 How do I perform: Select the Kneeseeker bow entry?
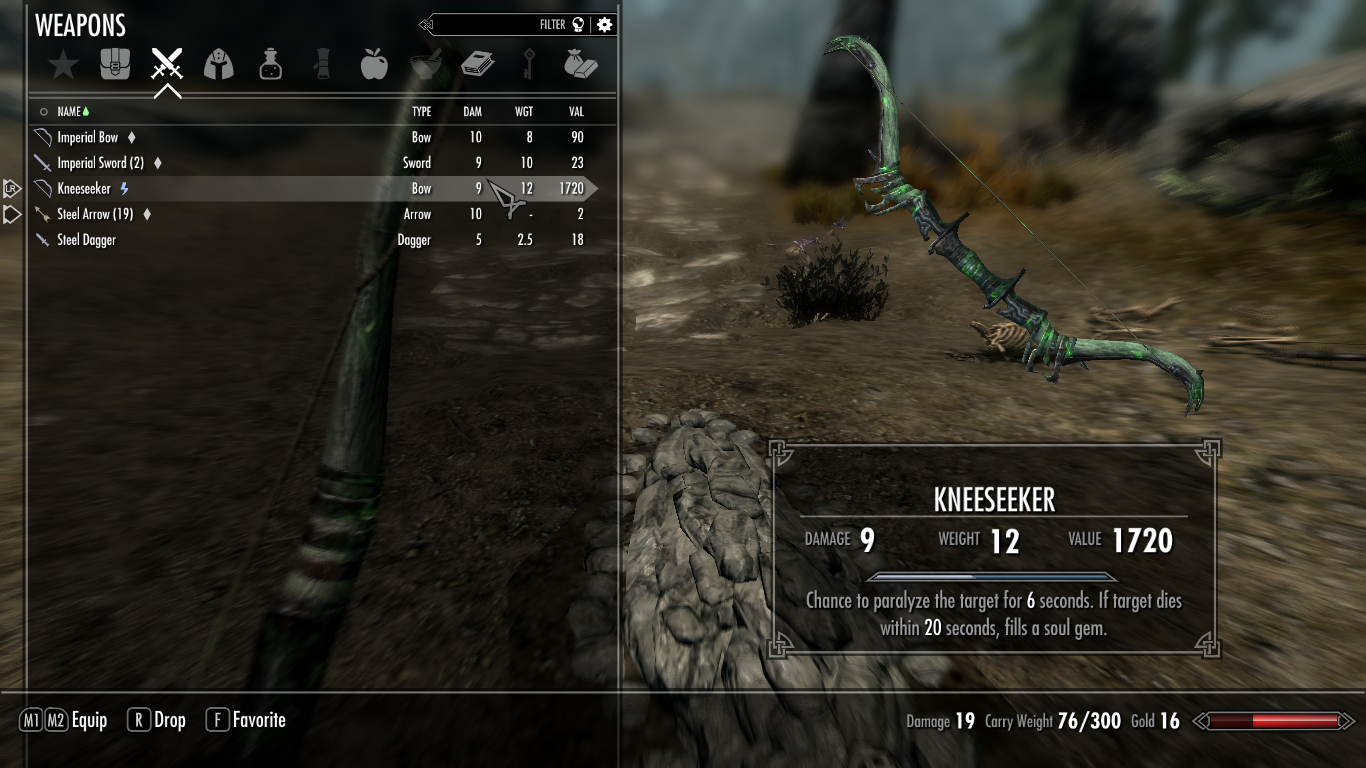tap(84, 188)
